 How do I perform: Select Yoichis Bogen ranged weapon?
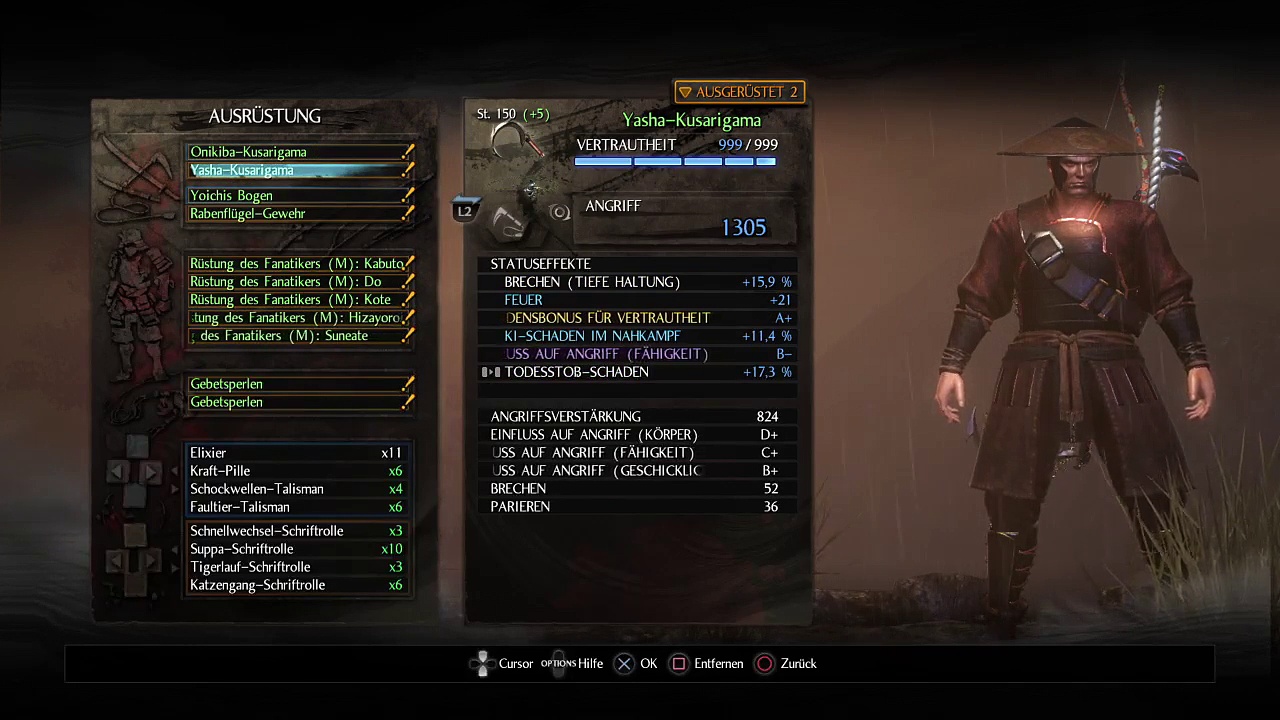pyautogui.click(x=298, y=196)
